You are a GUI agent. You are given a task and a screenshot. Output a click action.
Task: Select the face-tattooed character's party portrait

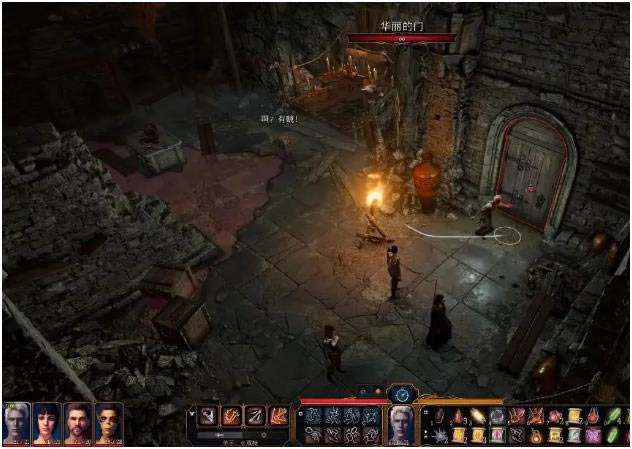click(x=108, y=422)
